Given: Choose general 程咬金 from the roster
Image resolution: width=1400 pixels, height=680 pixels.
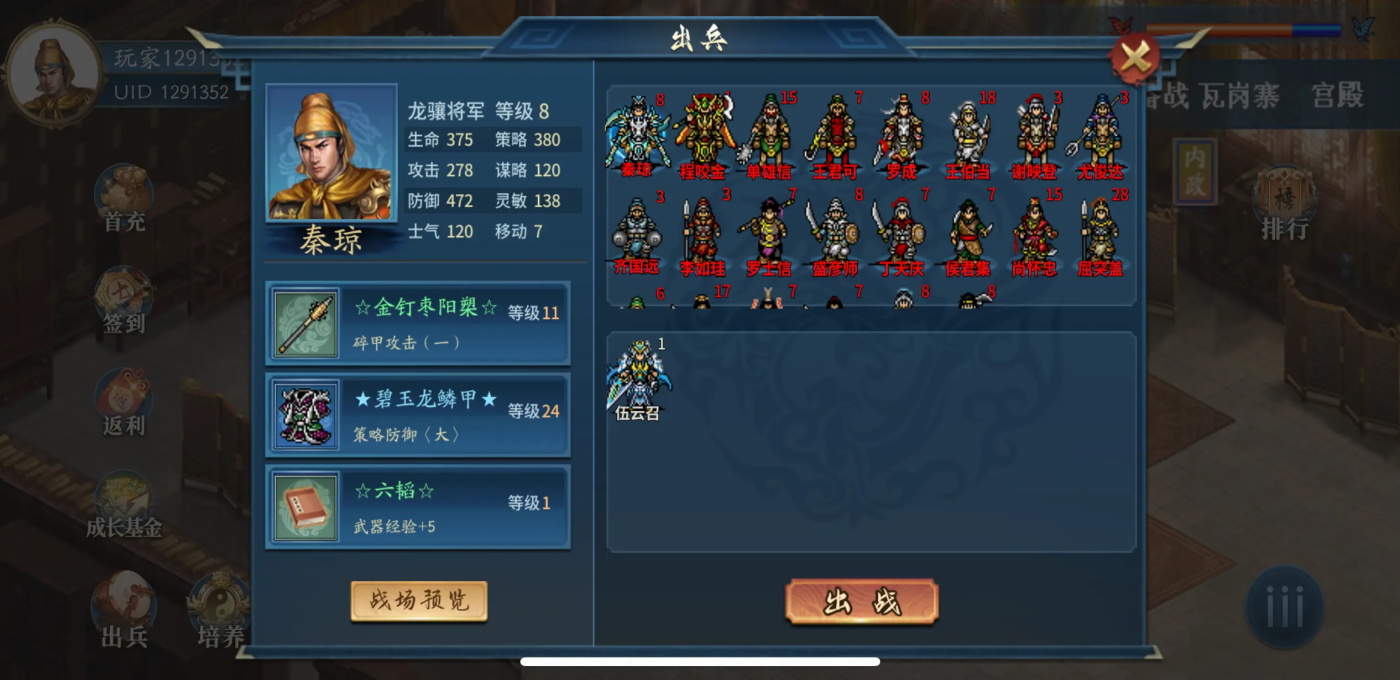Looking at the screenshot, I should point(703,135).
